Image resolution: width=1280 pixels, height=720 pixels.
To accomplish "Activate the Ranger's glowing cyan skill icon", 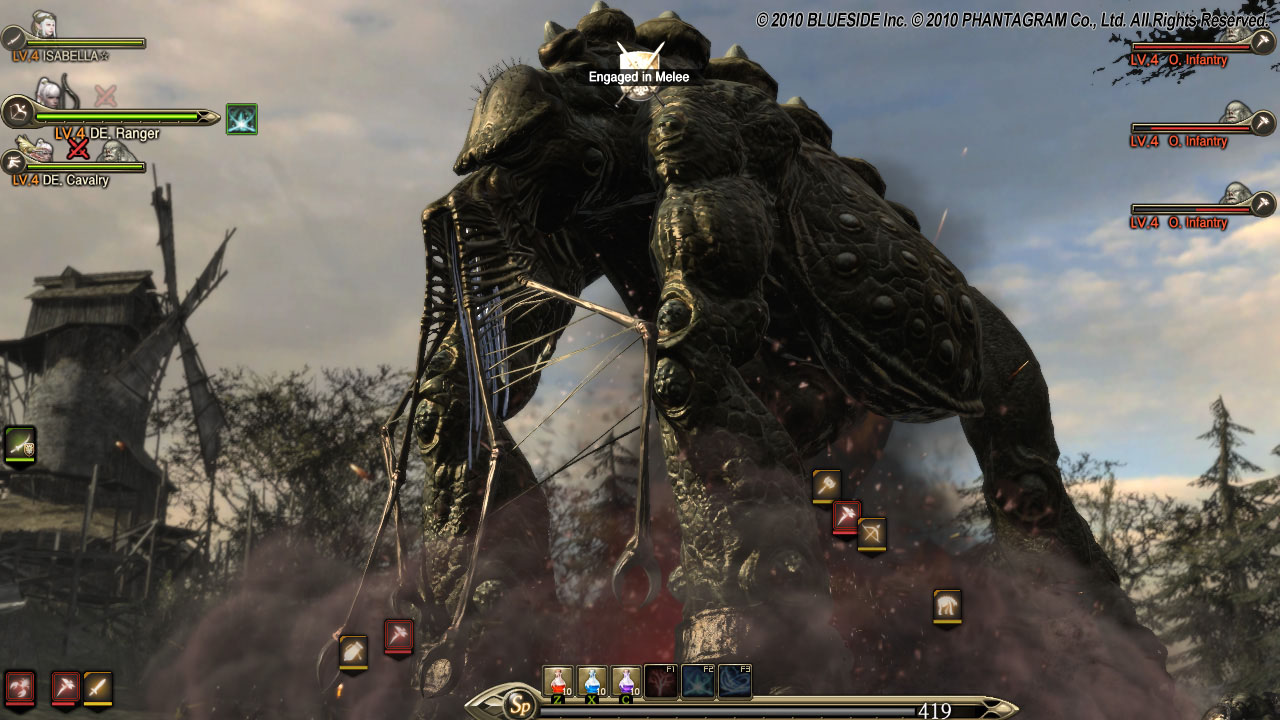I will pos(242,119).
